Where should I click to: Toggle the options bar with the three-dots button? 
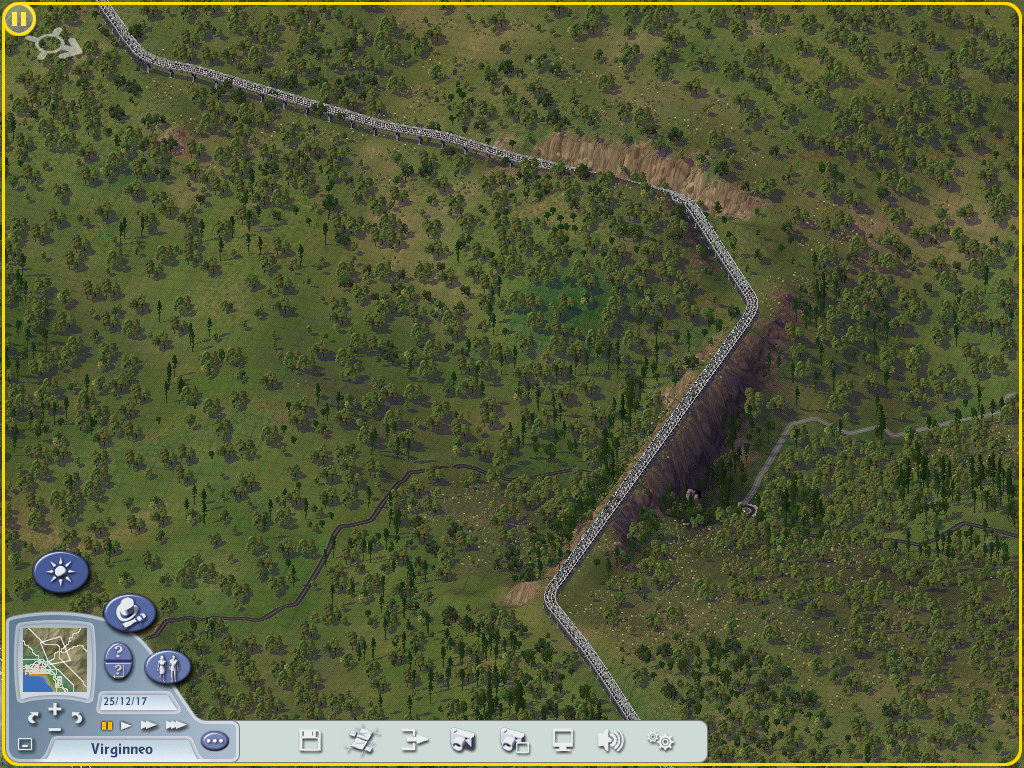[214, 741]
